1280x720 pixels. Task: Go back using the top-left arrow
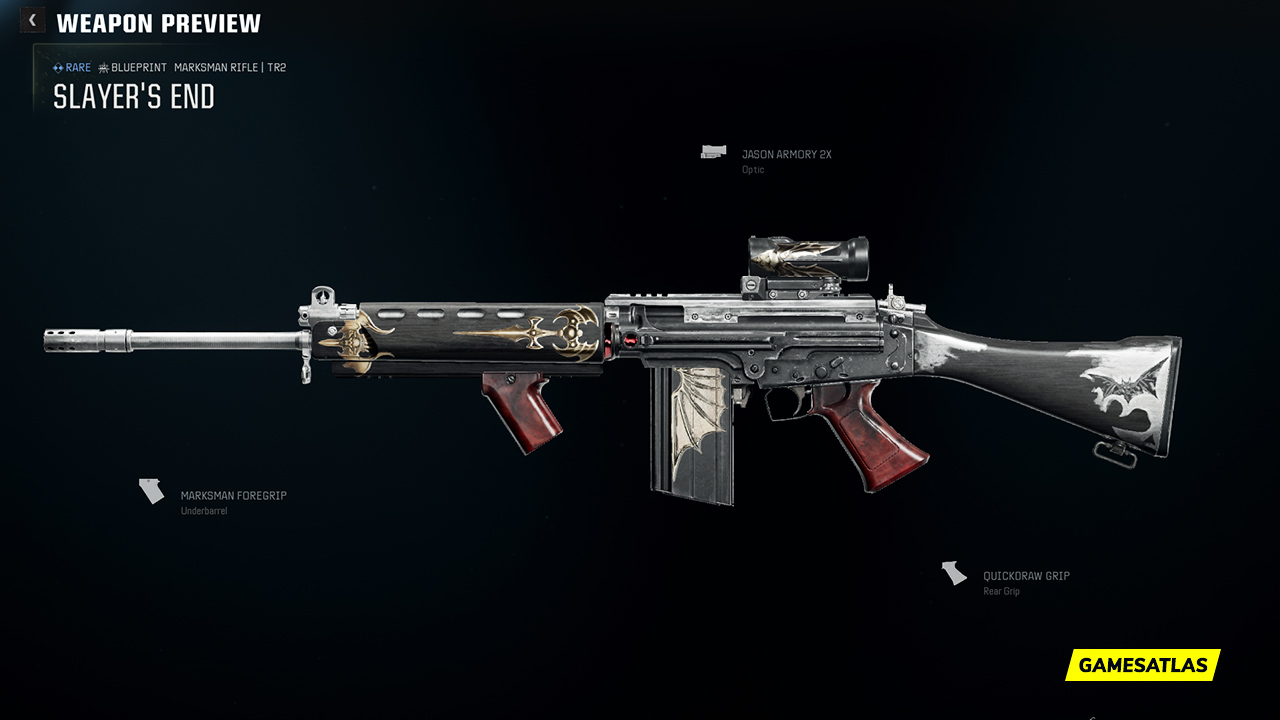tap(32, 21)
